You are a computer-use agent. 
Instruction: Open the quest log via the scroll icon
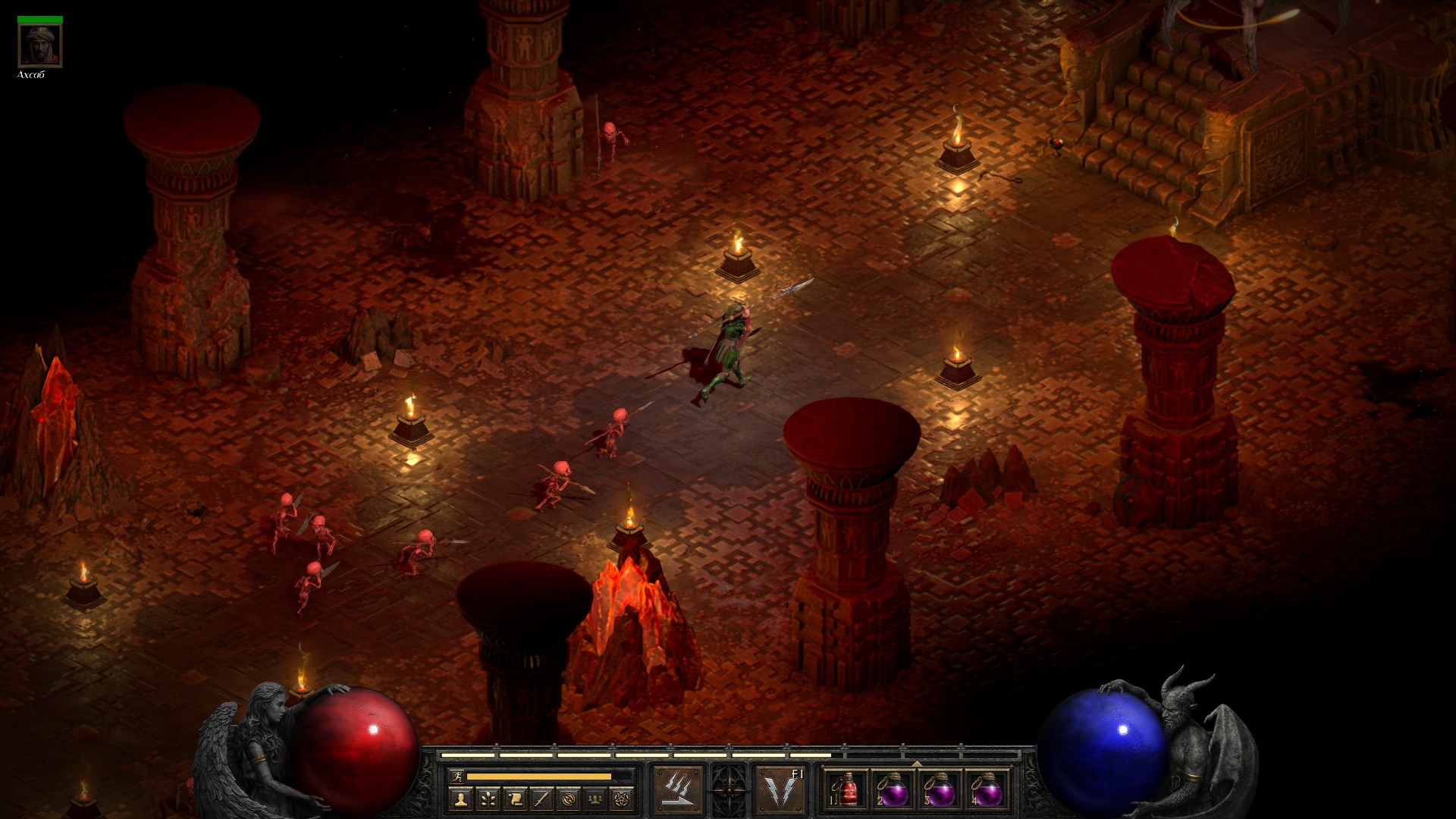tap(515, 799)
